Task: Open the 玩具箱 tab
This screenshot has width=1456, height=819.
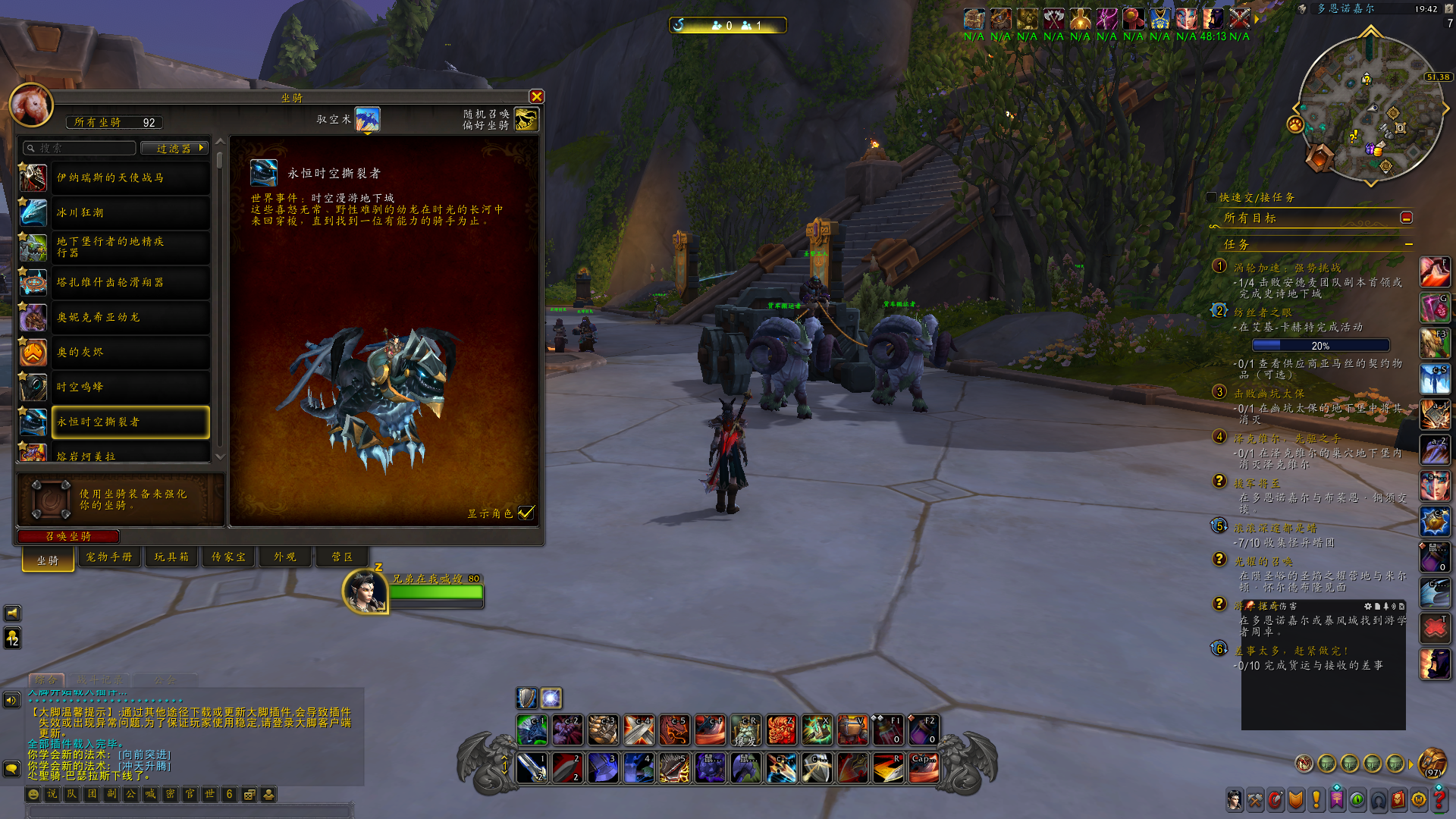Action: click(x=171, y=557)
